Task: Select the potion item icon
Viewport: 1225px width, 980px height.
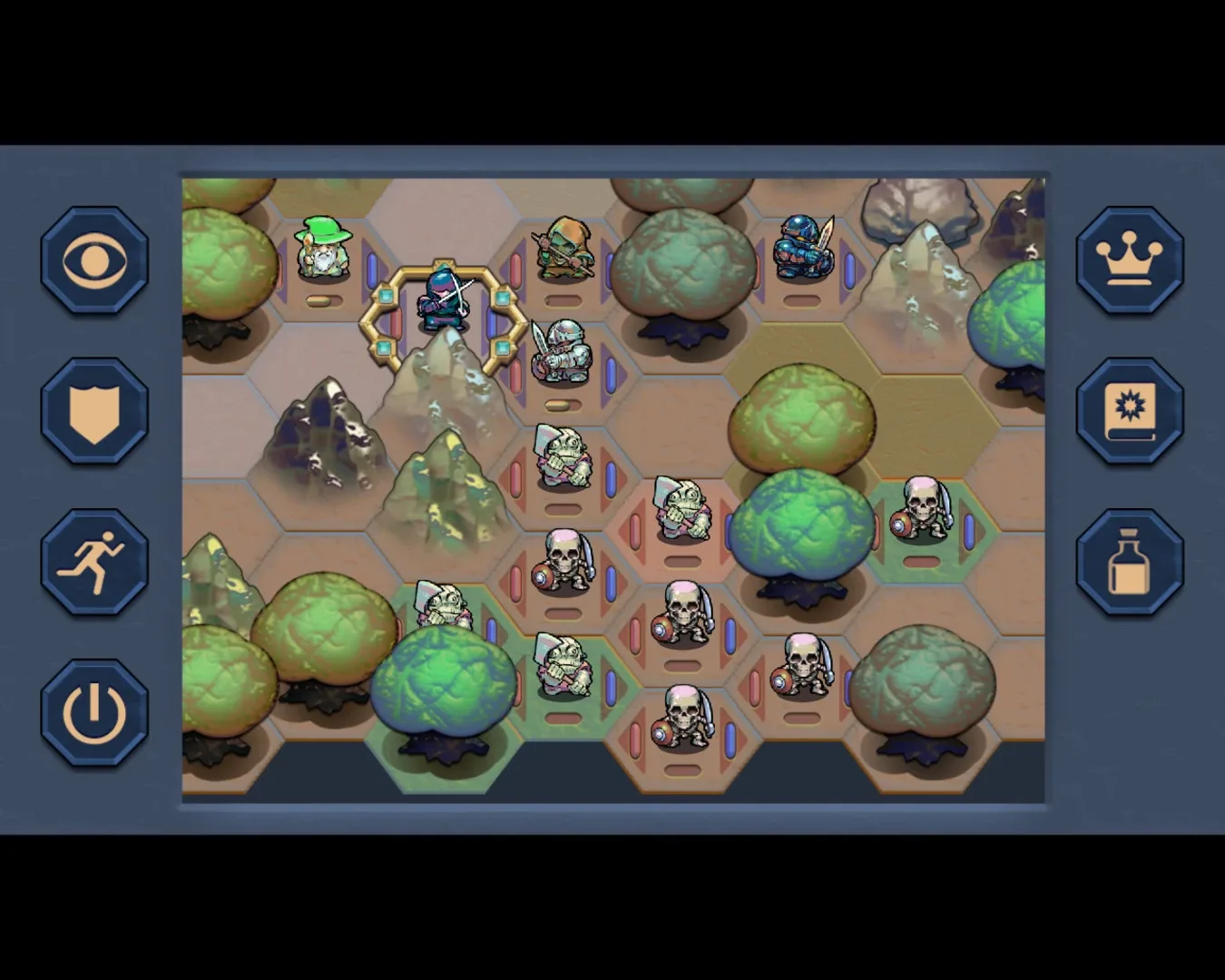Action: (x=1131, y=560)
